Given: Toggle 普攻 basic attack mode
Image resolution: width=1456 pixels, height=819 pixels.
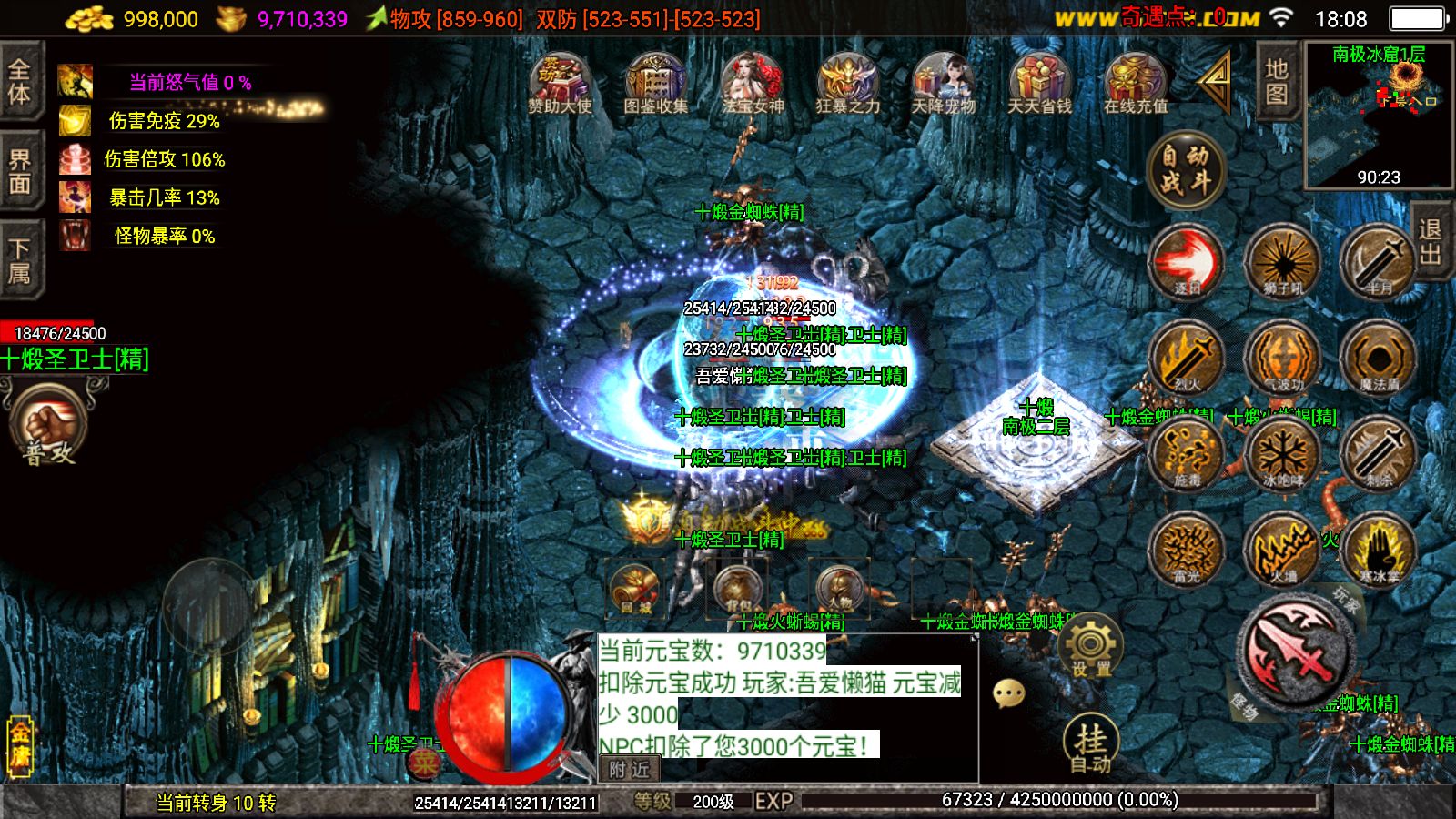Looking at the screenshot, I should (x=52, y=423).
